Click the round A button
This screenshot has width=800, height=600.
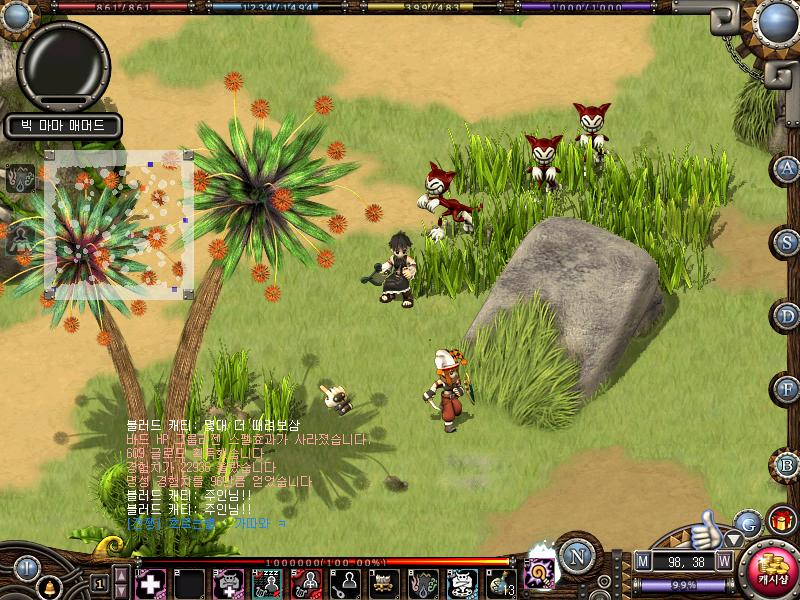pos(788,168)
